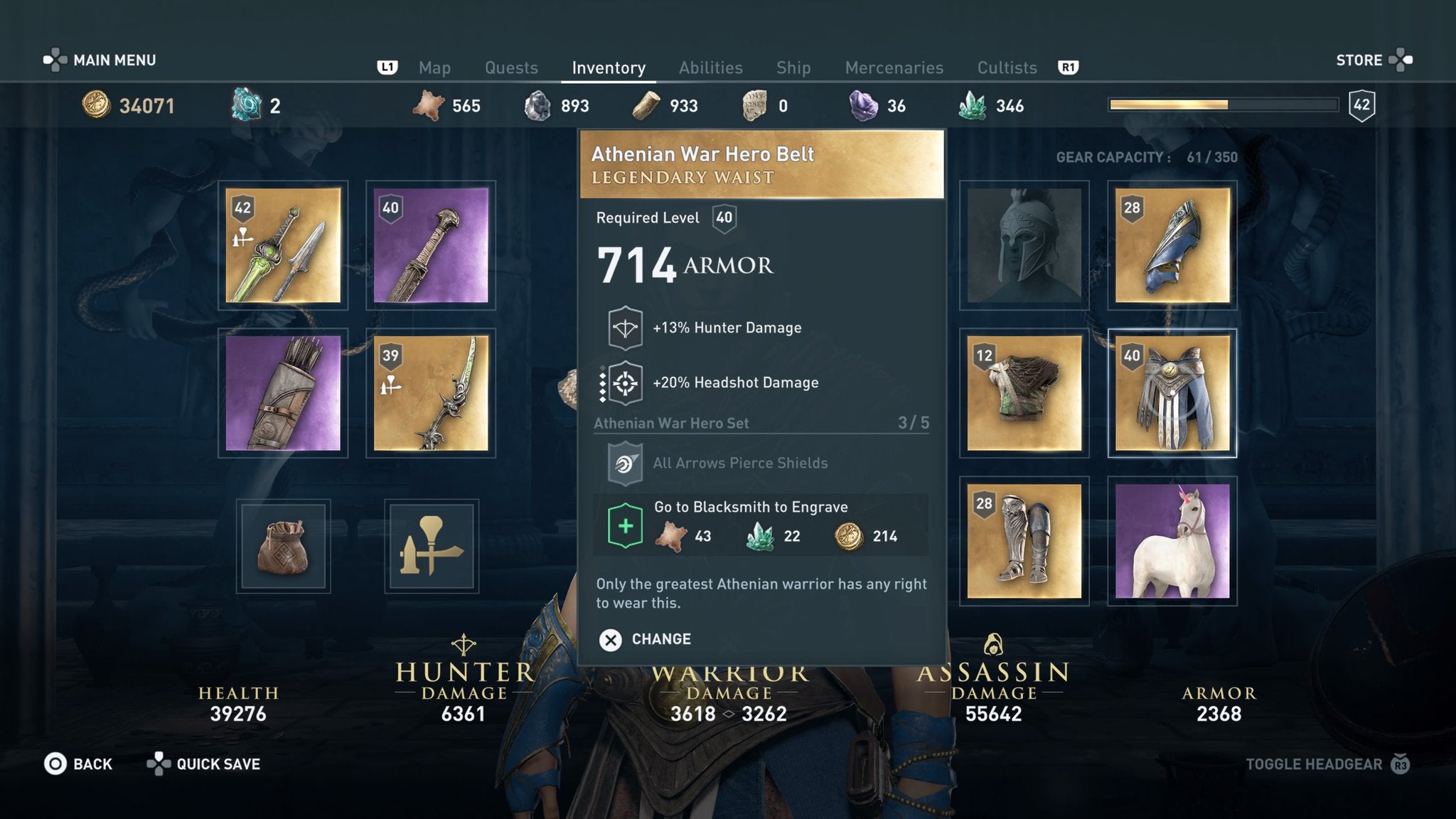Select the leather resource icon
Viewport: 1456px width, 819px height.
[427, 105]
